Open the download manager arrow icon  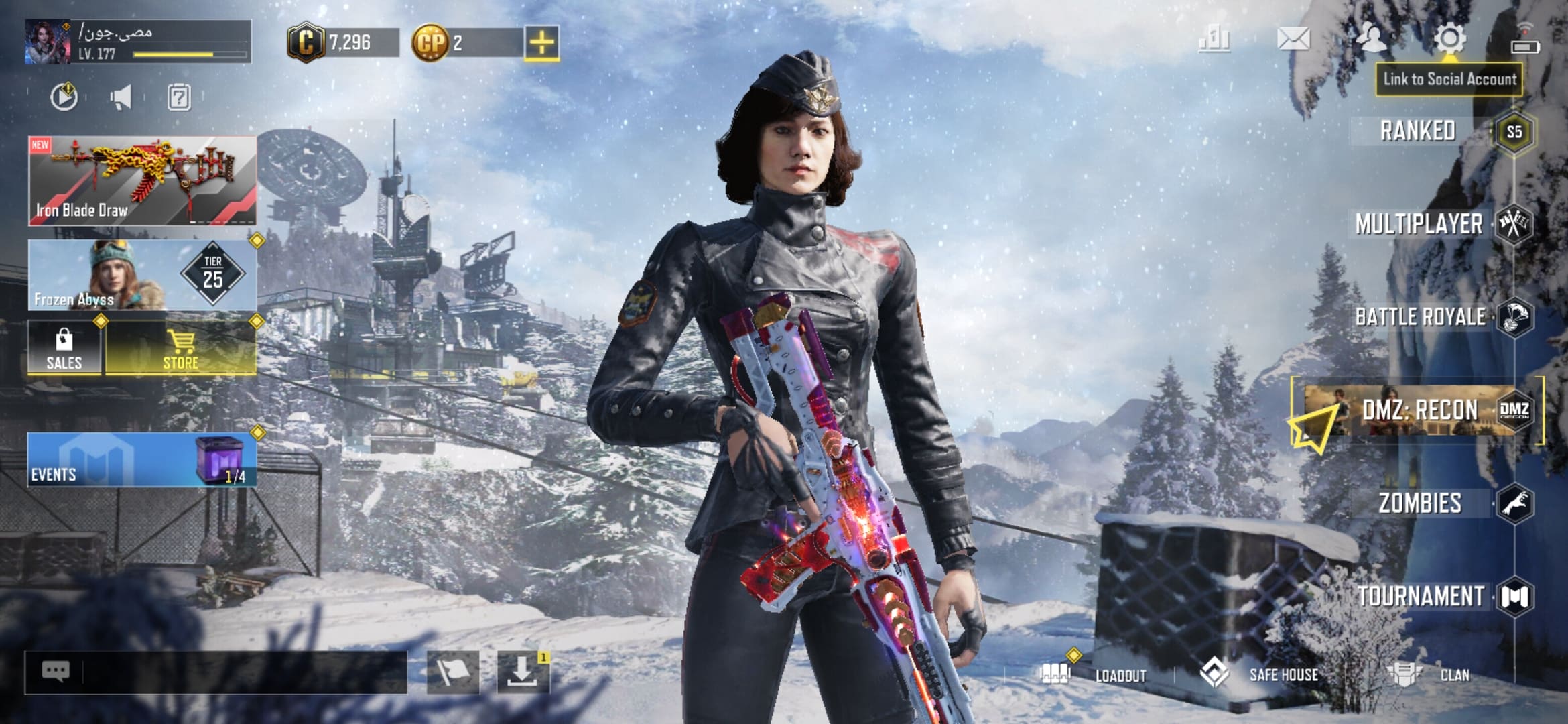[523, 672]
